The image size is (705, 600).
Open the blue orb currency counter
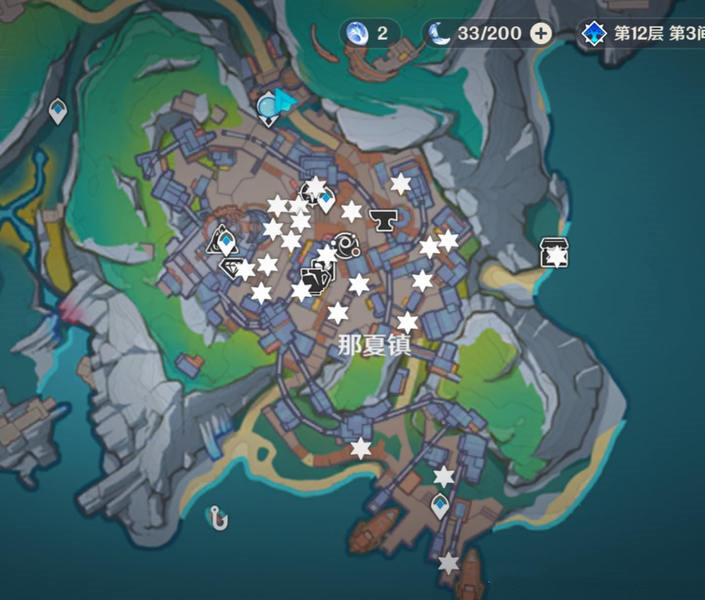[368, 33]
